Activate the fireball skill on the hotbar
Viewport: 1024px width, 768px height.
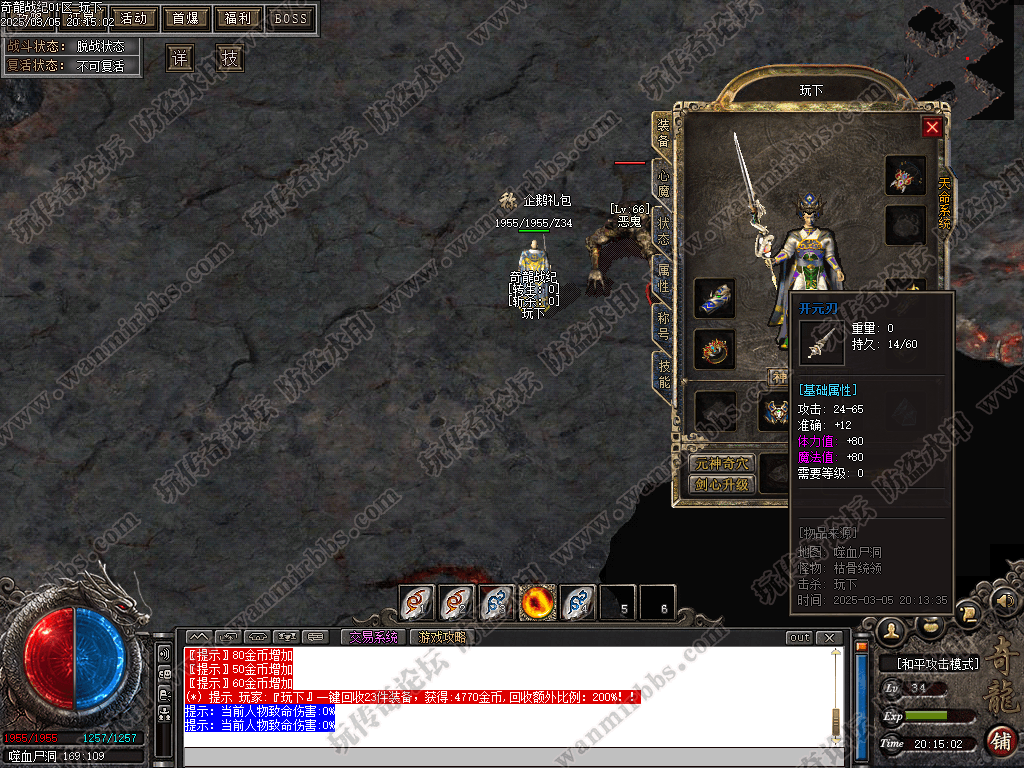tap(538, 602)
